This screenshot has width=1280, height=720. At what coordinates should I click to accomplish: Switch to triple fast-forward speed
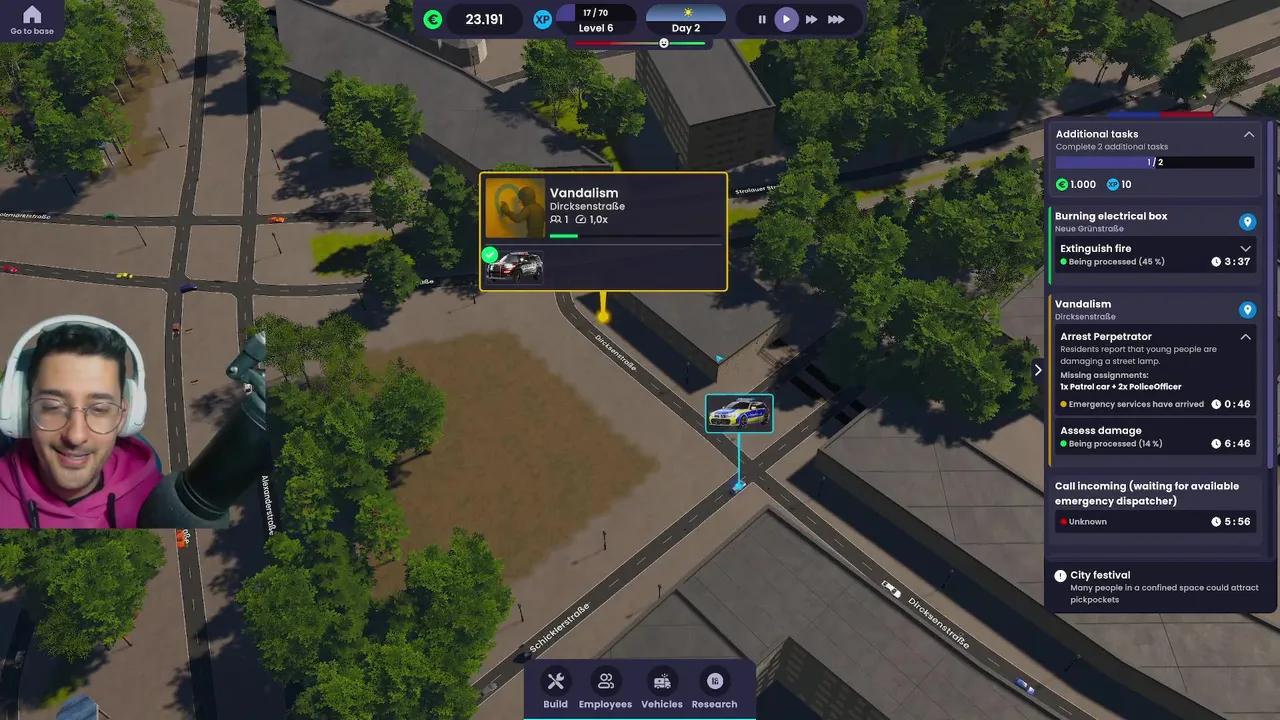point(836,19)
